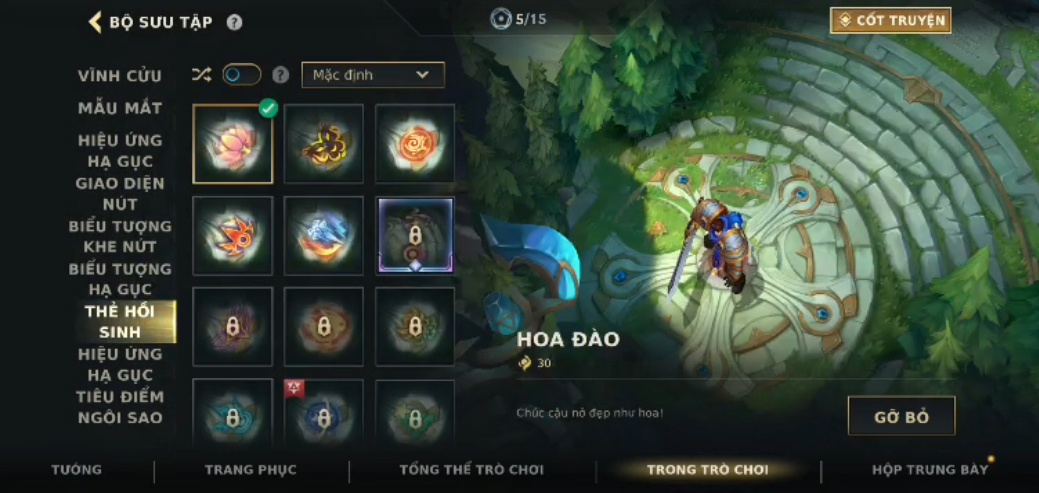The image size is (1039, 493).
Task: Choose the golden butterfly respawn thumbnail
Action: tap(324, 144)
